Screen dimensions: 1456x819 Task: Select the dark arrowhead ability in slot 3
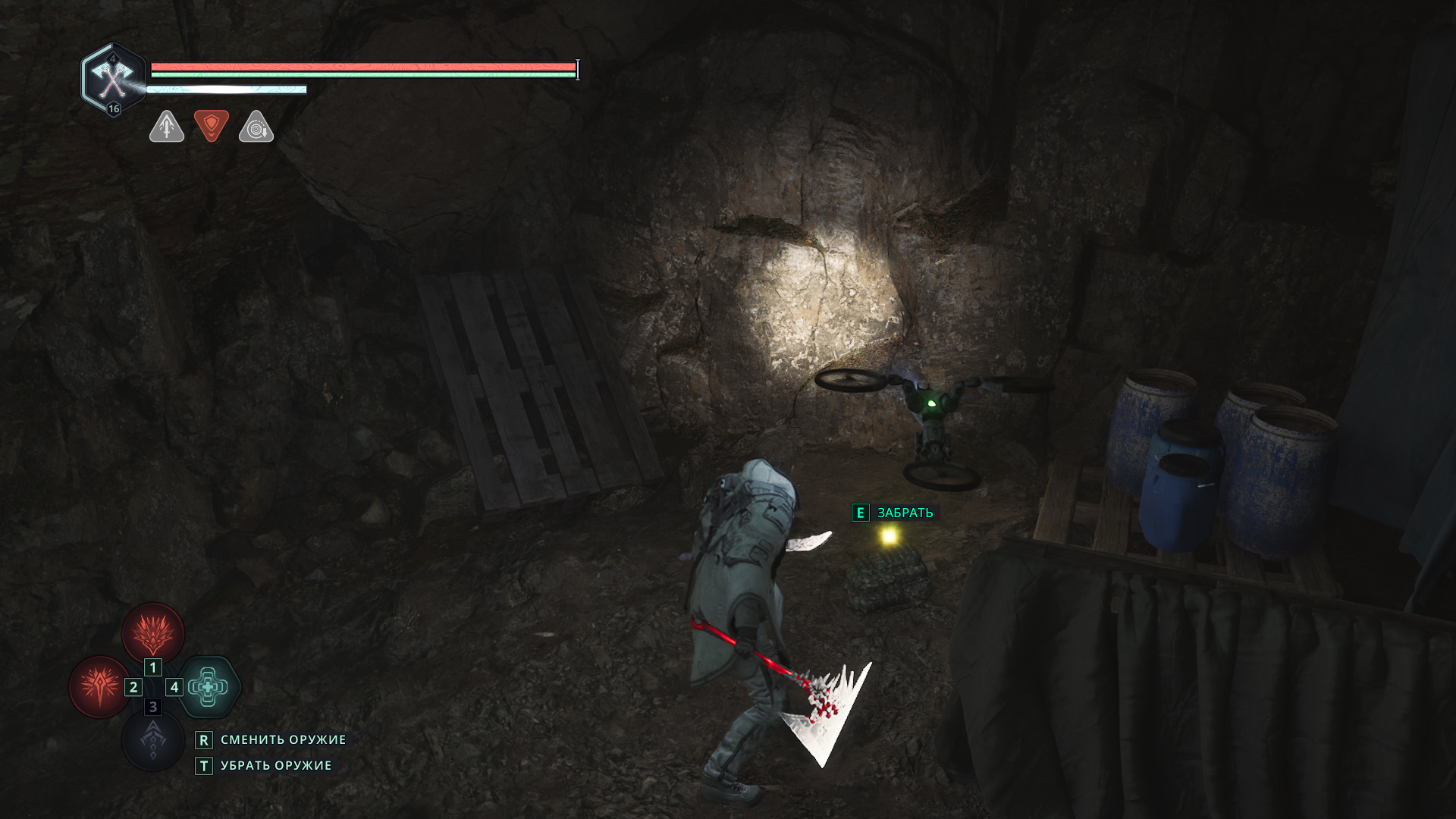click(x=153, y=739)
